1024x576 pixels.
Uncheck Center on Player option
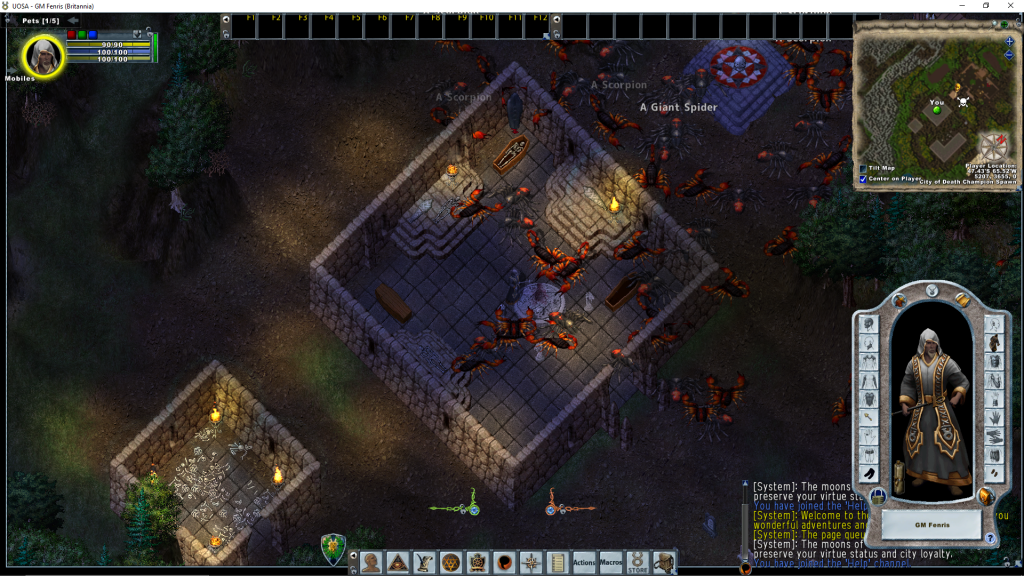[x=864, y=179]
